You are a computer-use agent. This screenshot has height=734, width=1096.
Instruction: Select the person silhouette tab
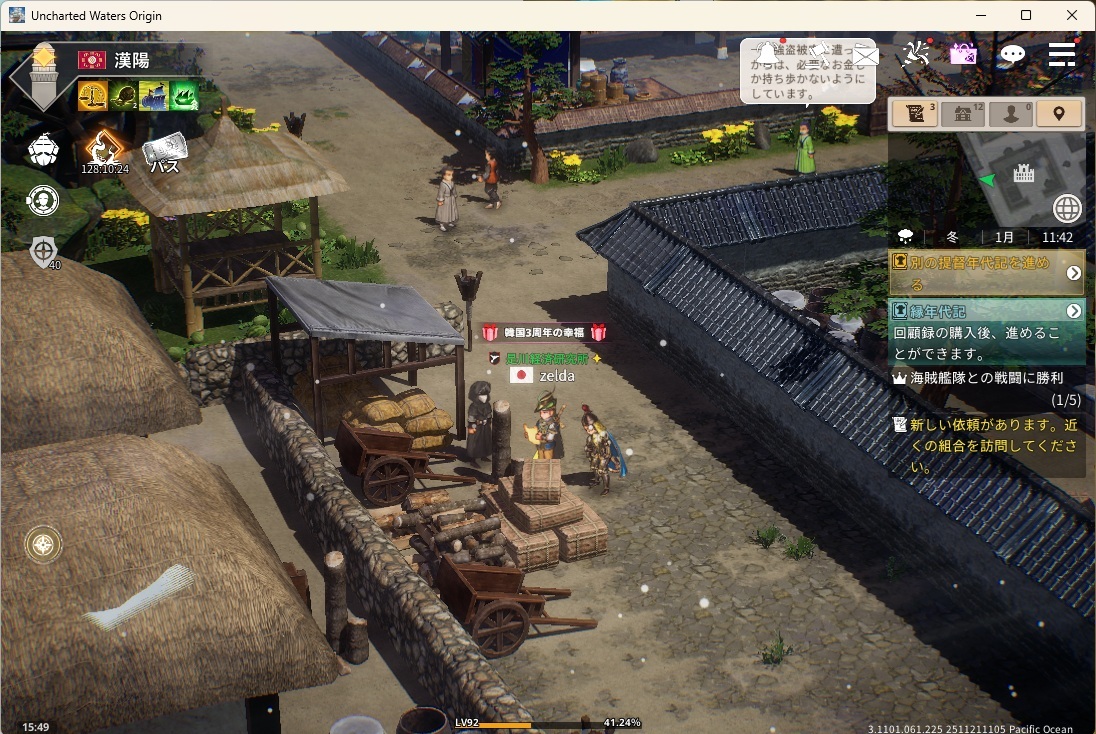1010,113
